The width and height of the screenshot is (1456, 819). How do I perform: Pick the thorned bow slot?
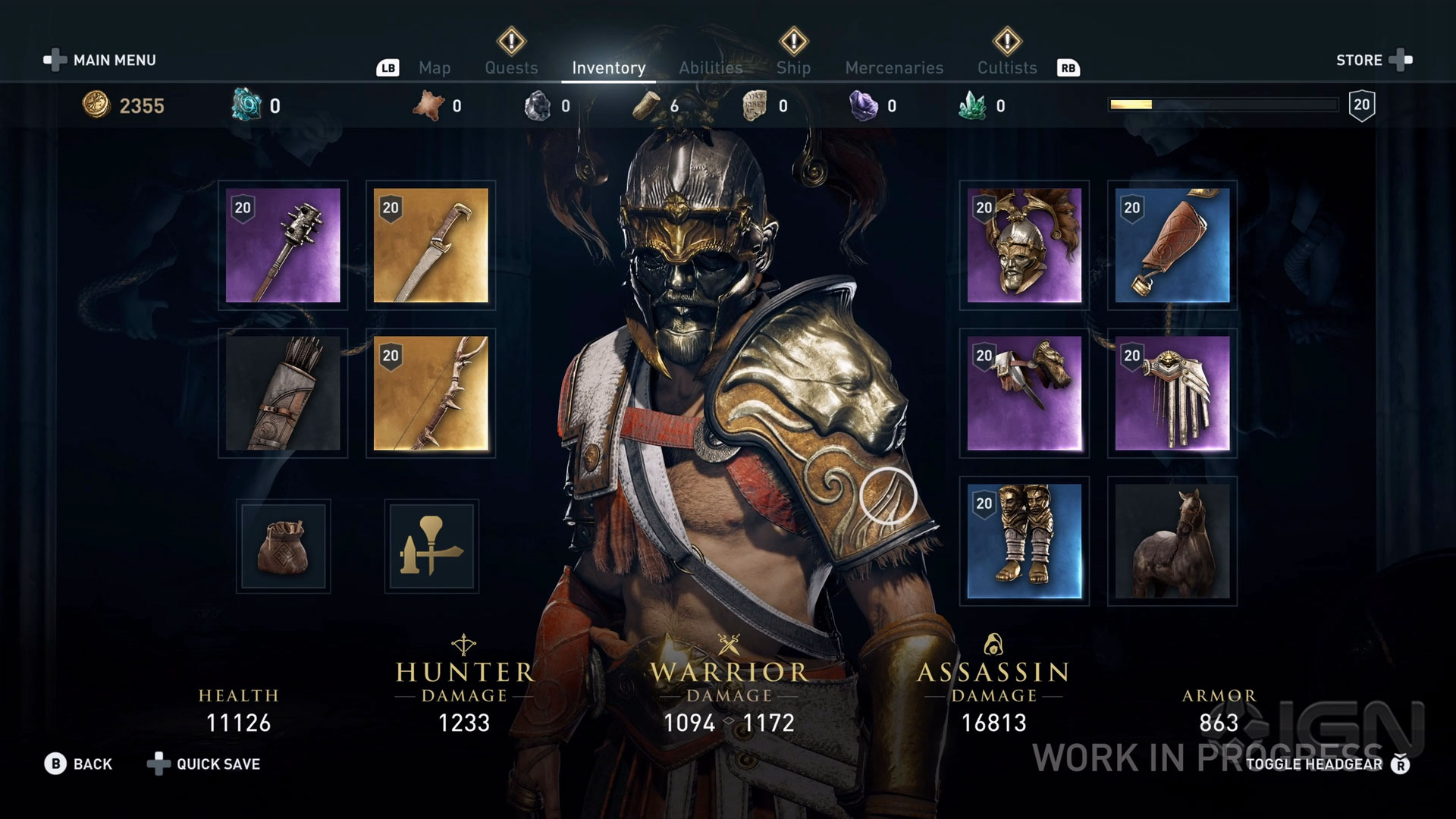pyautogui.click(x=431, y=393)
